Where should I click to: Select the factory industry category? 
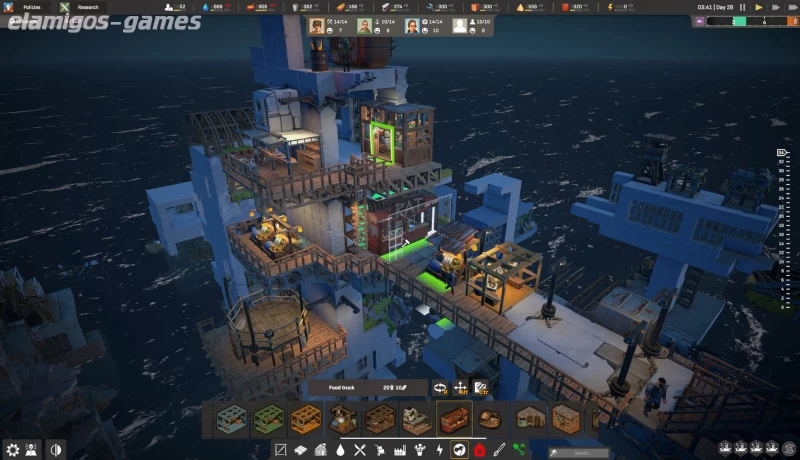[x=400, y=450]
